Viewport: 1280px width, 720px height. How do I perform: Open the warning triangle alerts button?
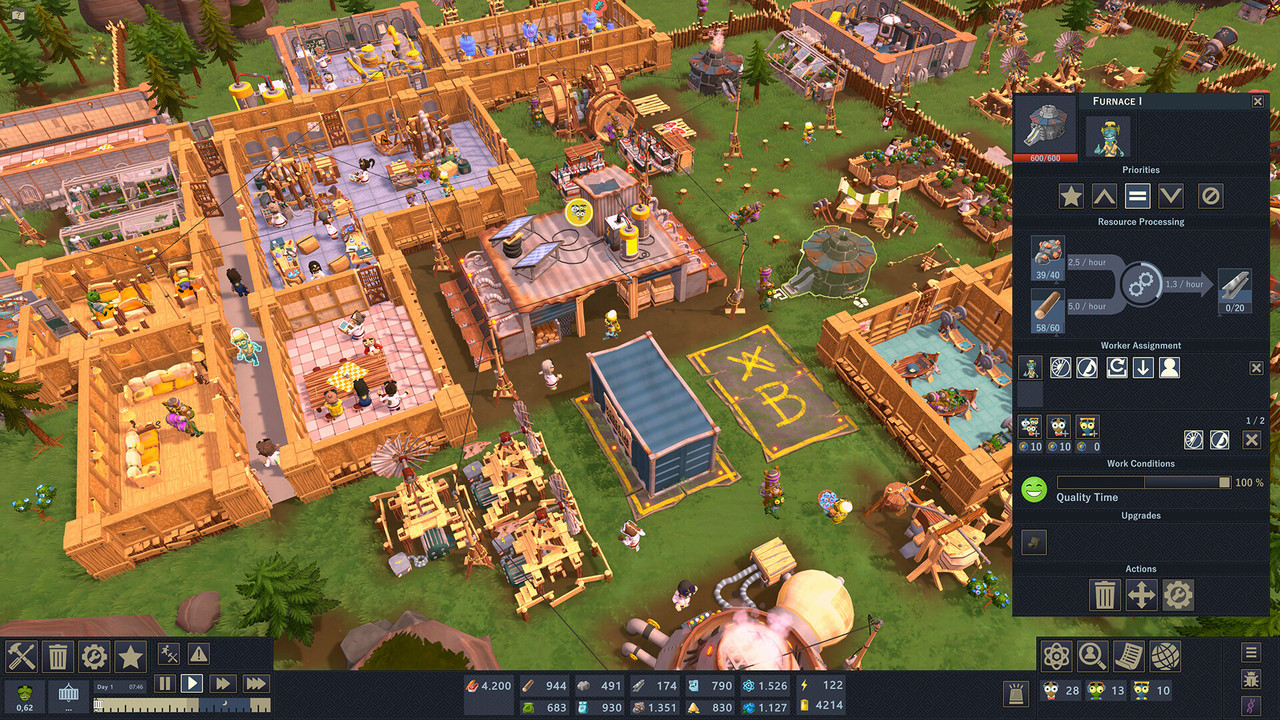[199, 654]
